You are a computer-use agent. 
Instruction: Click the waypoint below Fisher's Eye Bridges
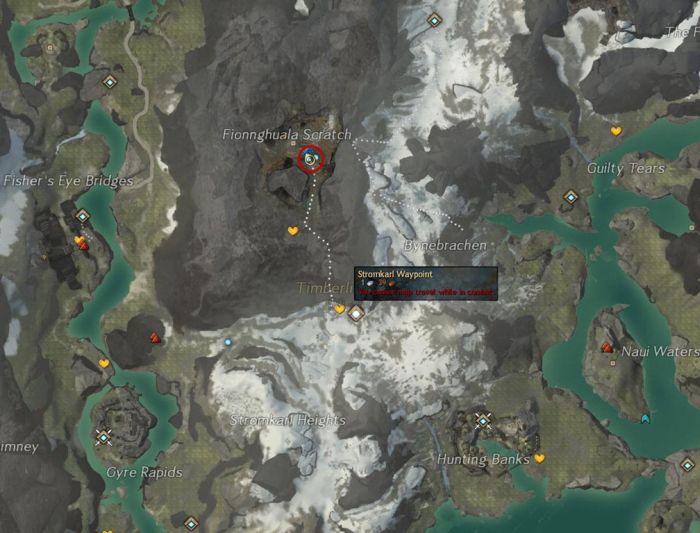coord(83,215)
